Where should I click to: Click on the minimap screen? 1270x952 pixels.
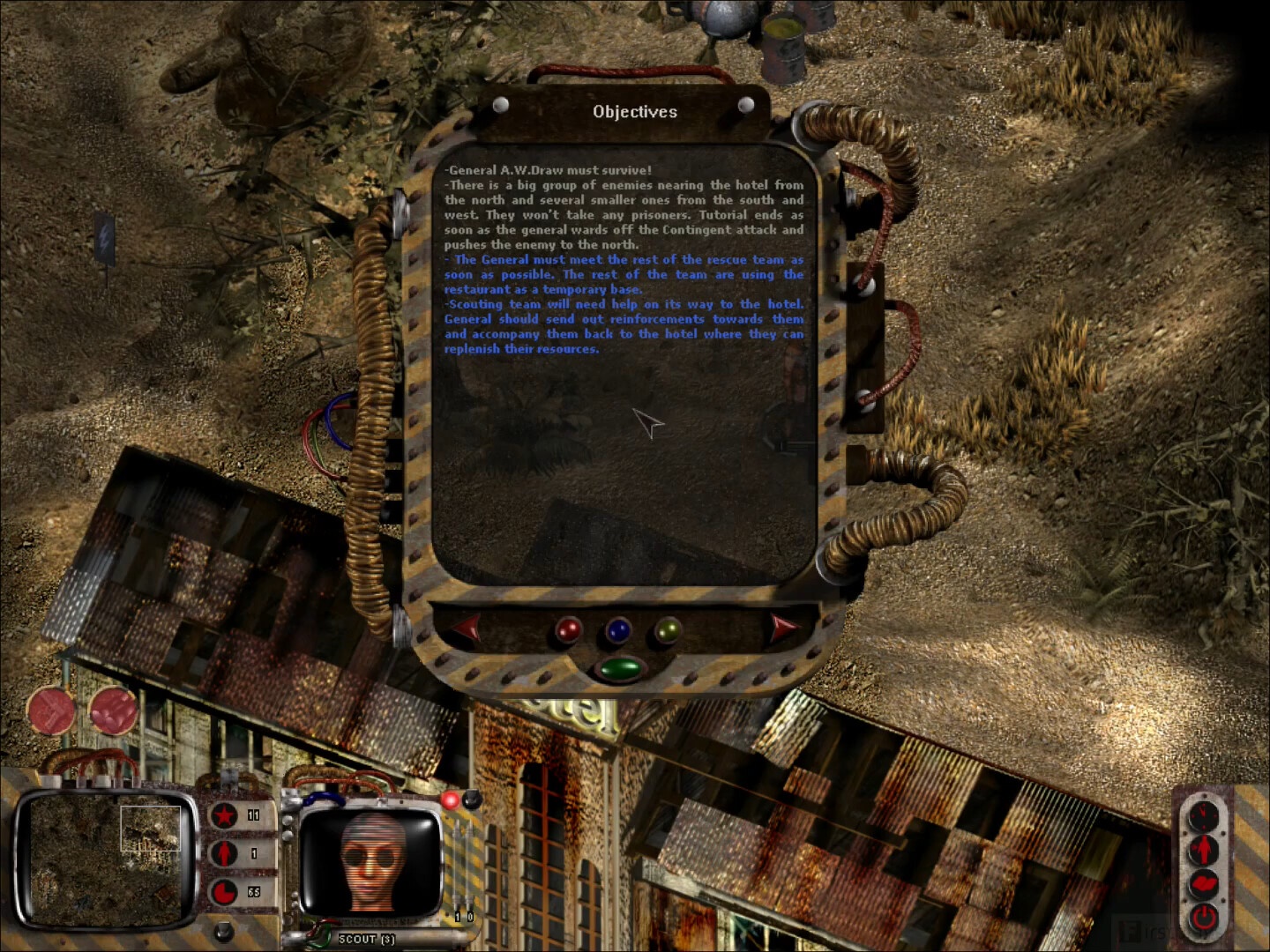point(106,858)
